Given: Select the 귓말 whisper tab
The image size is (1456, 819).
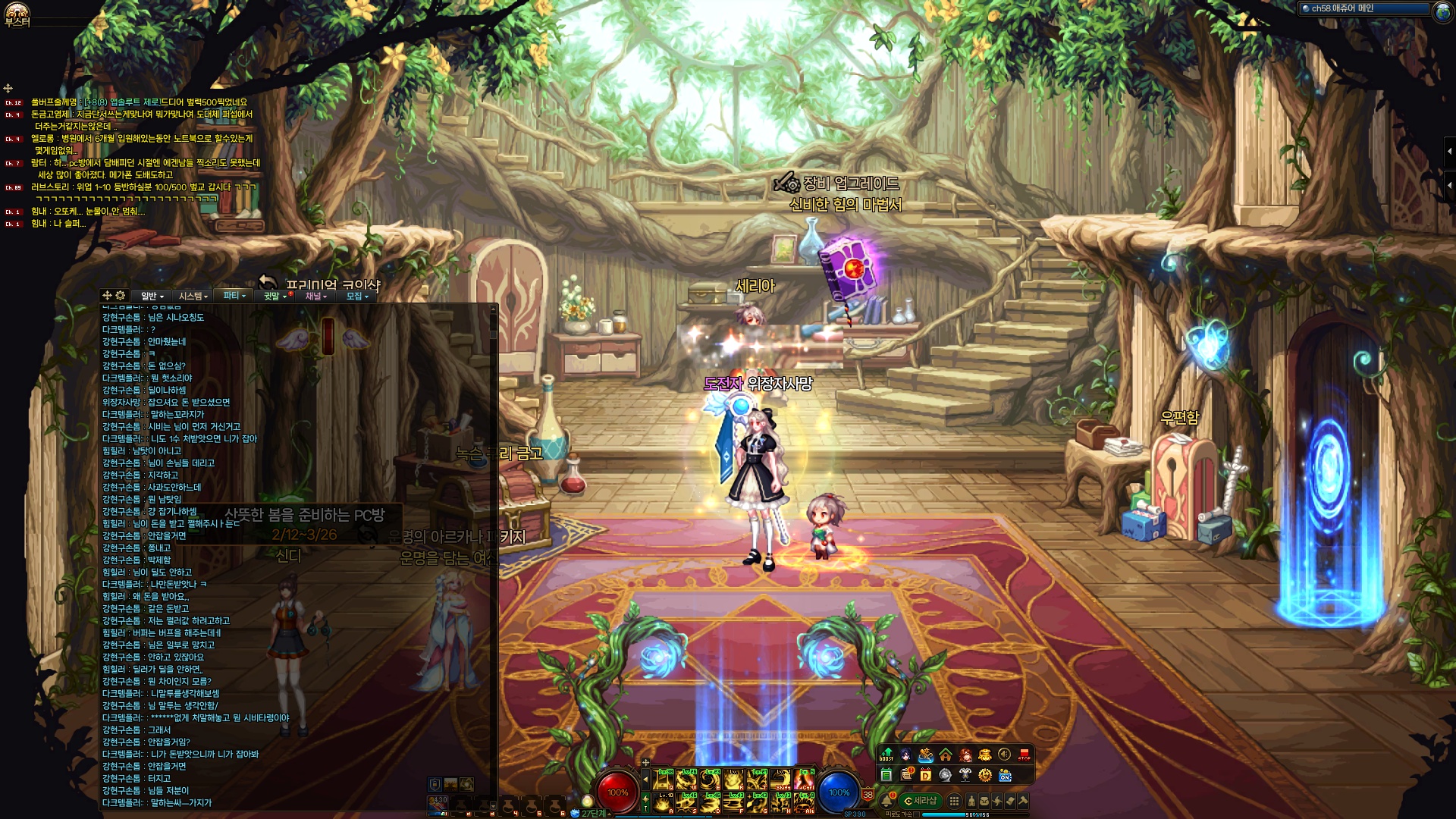Looking at the screenshot, I should click(x=275, y=296).
